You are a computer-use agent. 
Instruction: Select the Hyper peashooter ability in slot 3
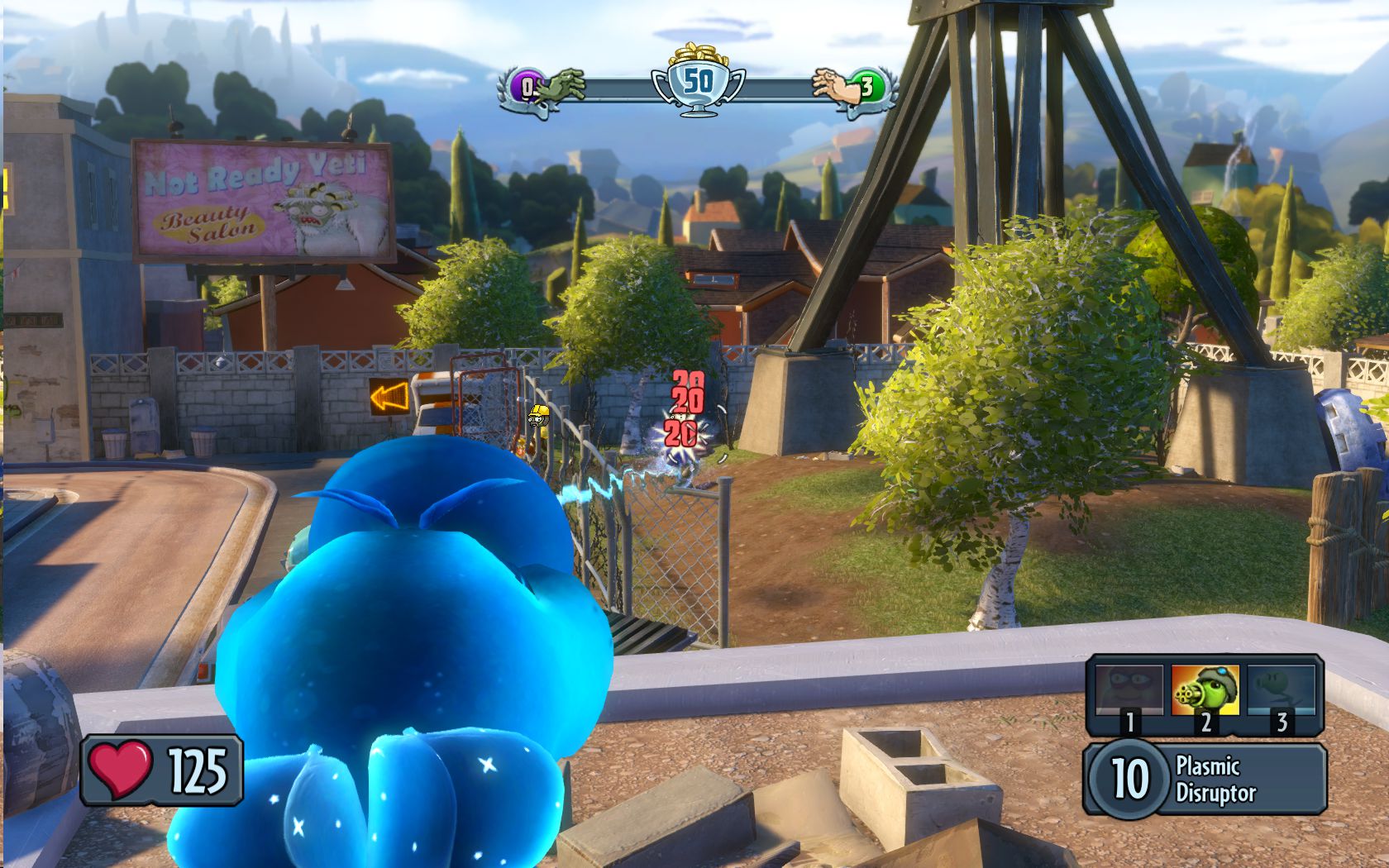pos(1281,693)
